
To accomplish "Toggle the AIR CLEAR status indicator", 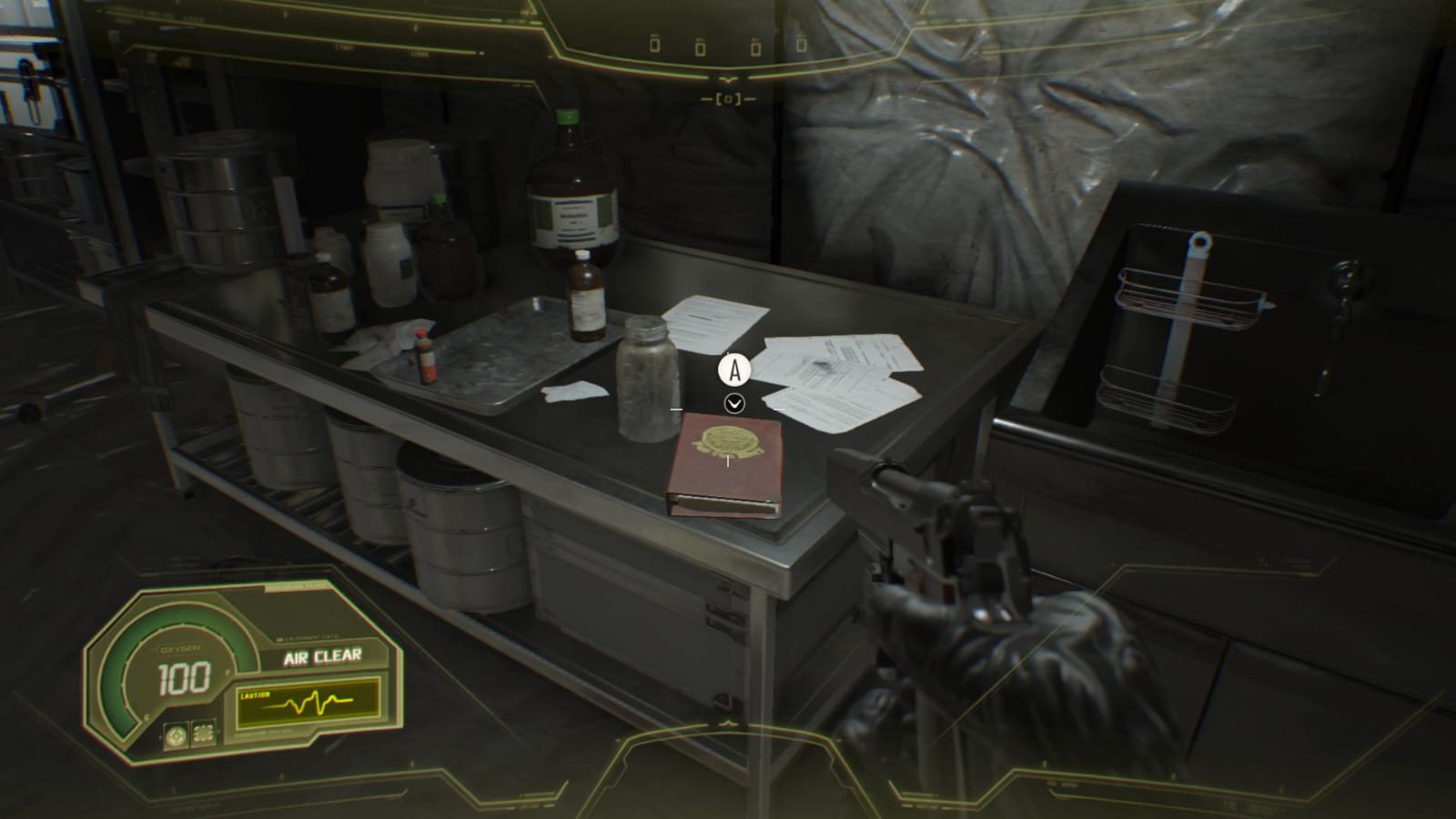I will (323, 655).
